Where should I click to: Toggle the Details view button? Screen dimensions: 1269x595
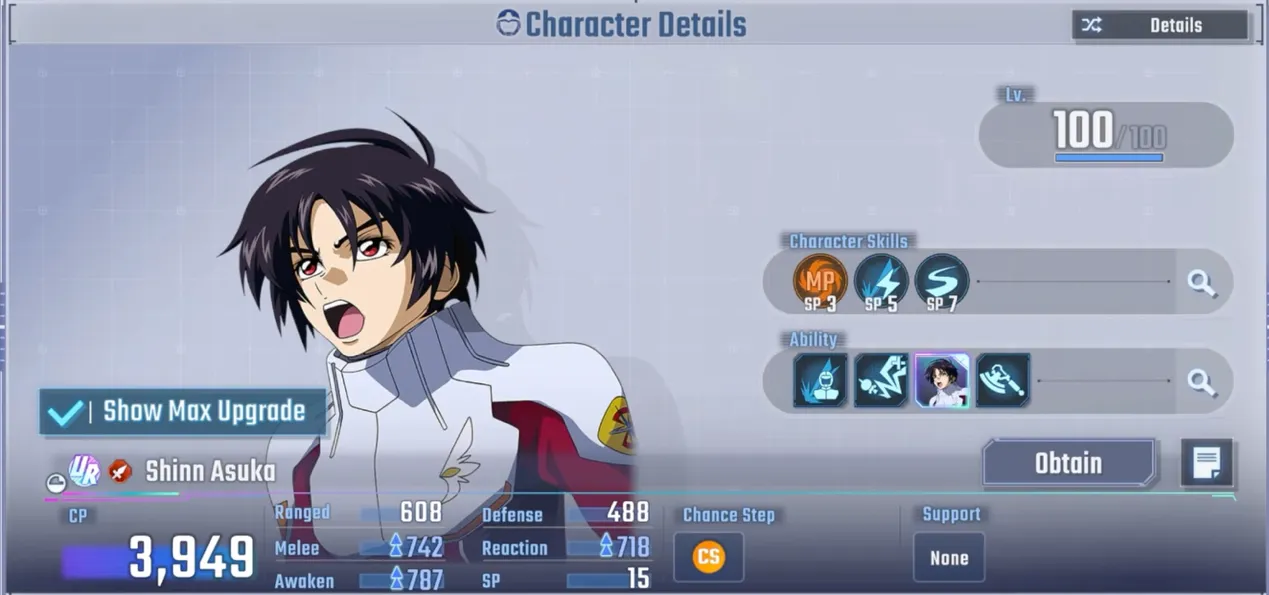(x=1160, y=26)
